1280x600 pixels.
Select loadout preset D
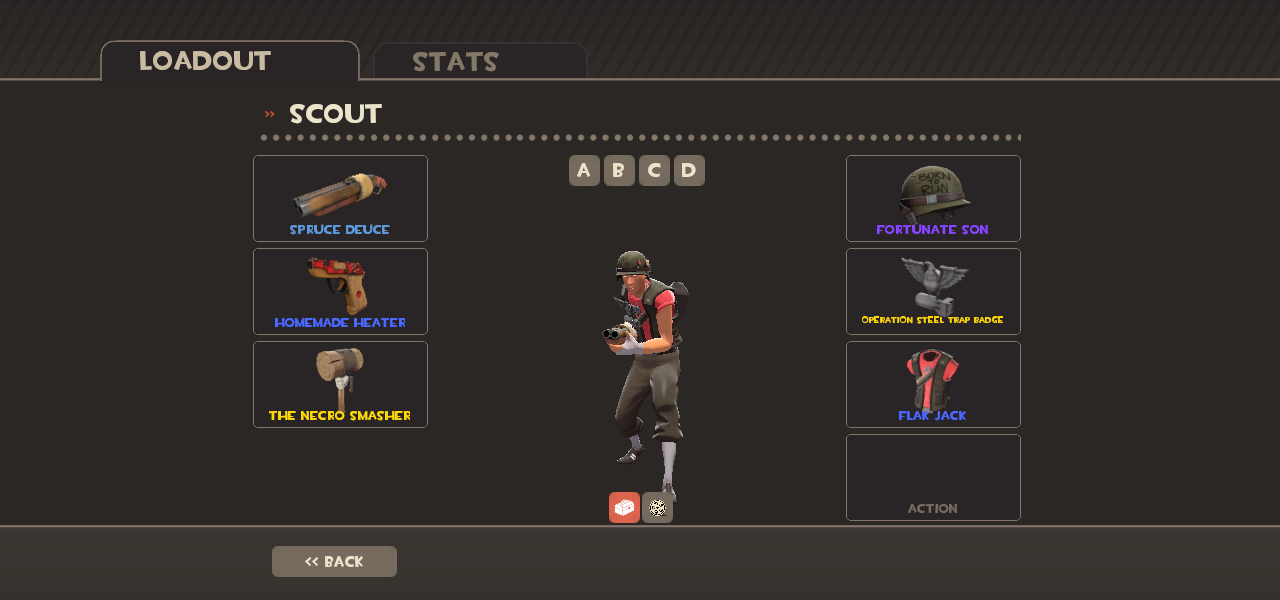click(x=689, y=170)
